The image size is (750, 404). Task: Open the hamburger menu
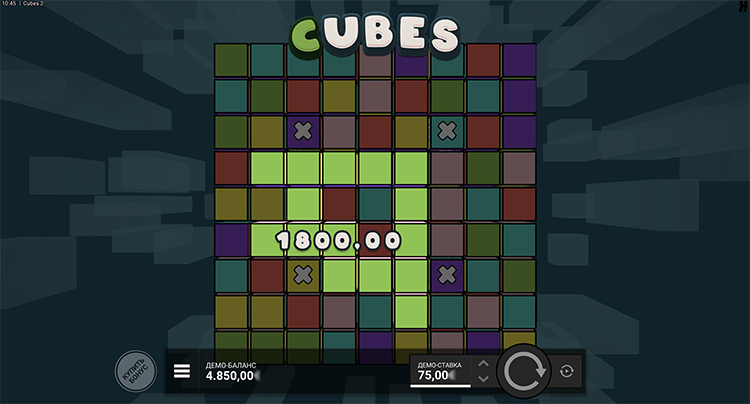coord(182,371)
